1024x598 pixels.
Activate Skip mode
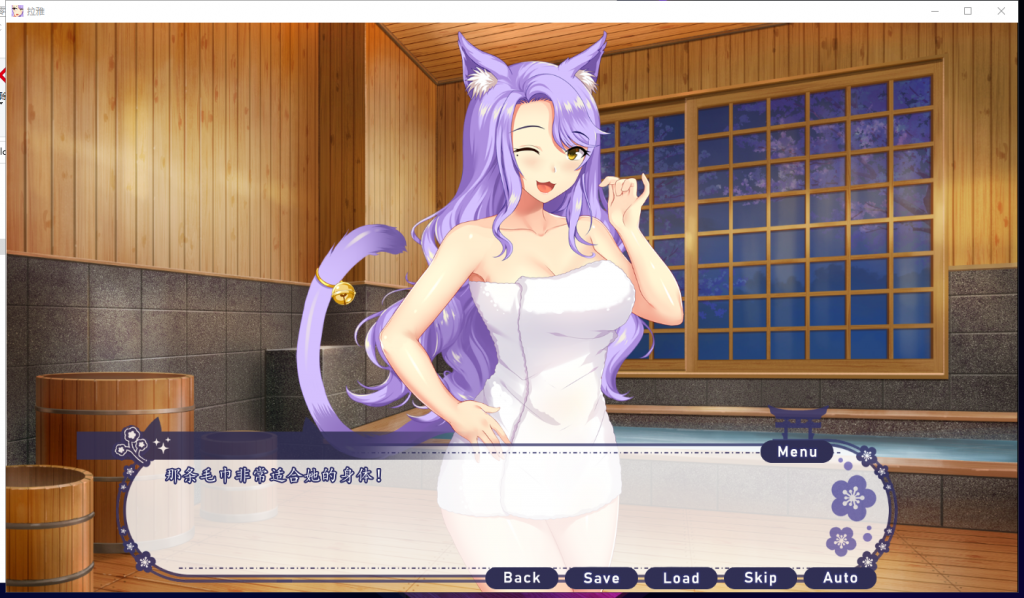pos(760,578)
